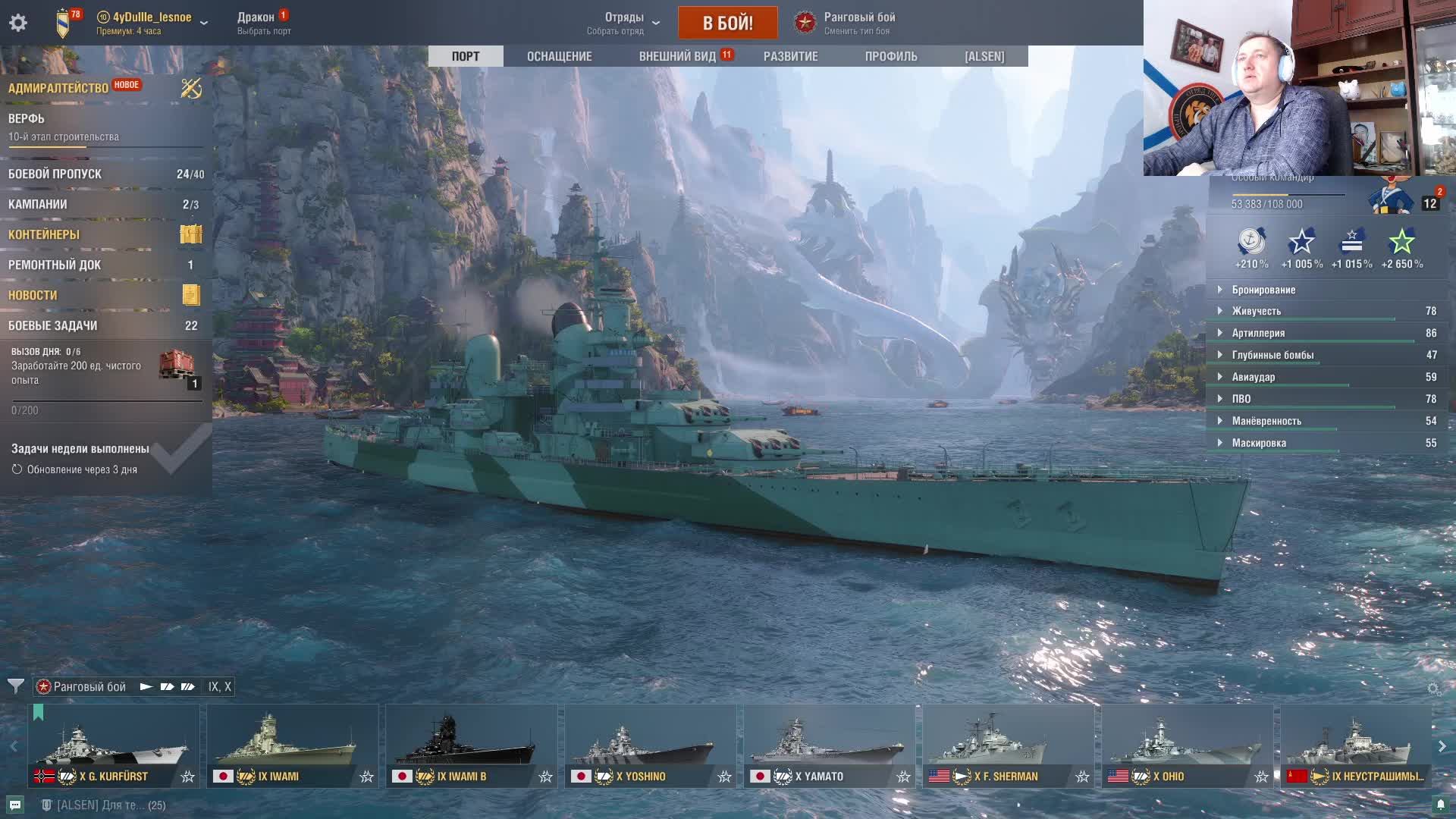
Task: Open the БОЕВЫЕ ЗАДАЧИ list
Action: click(53, 326)
